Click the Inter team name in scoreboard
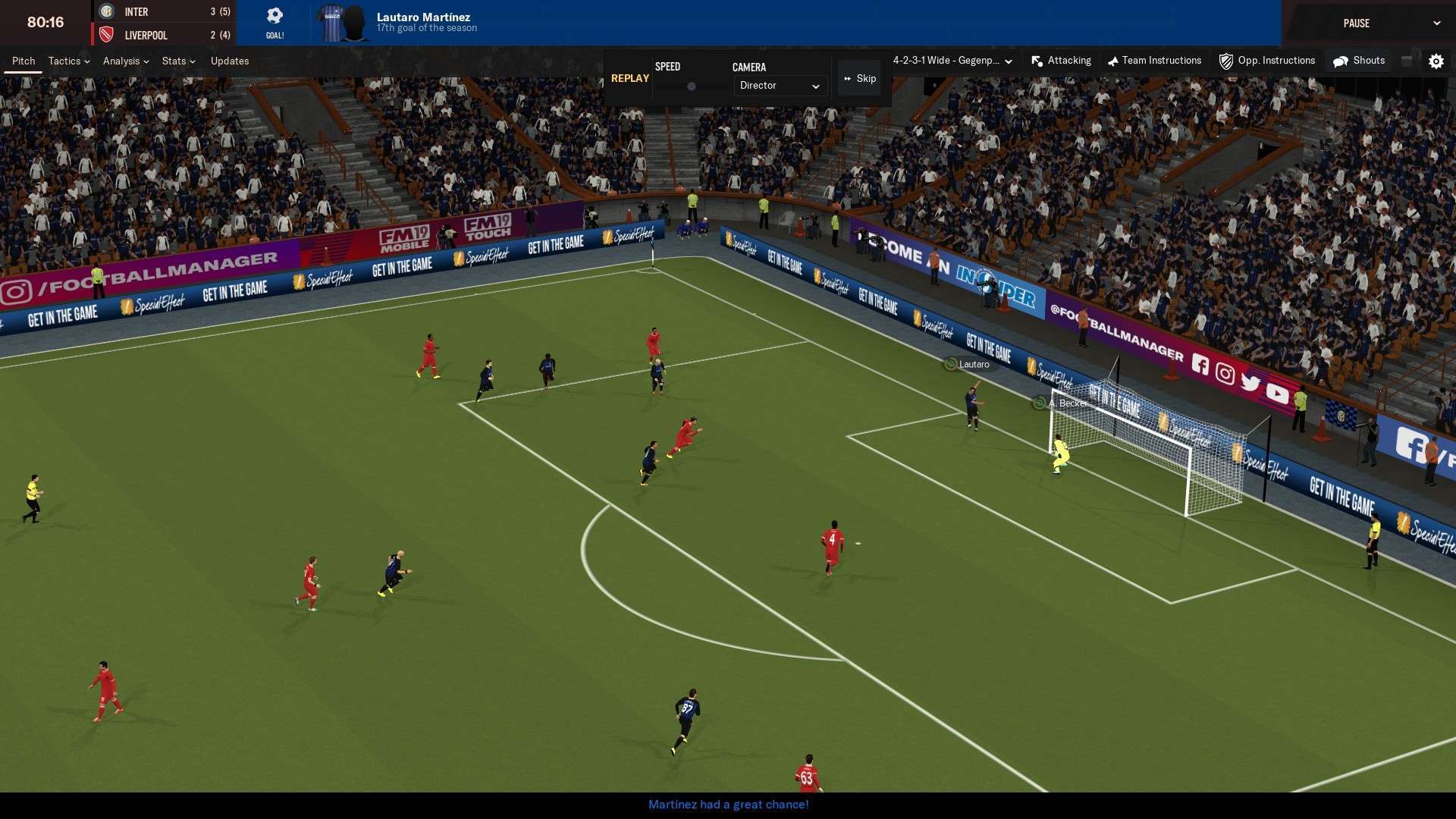The image size is (1456, 819). click(x=136, y=12)
